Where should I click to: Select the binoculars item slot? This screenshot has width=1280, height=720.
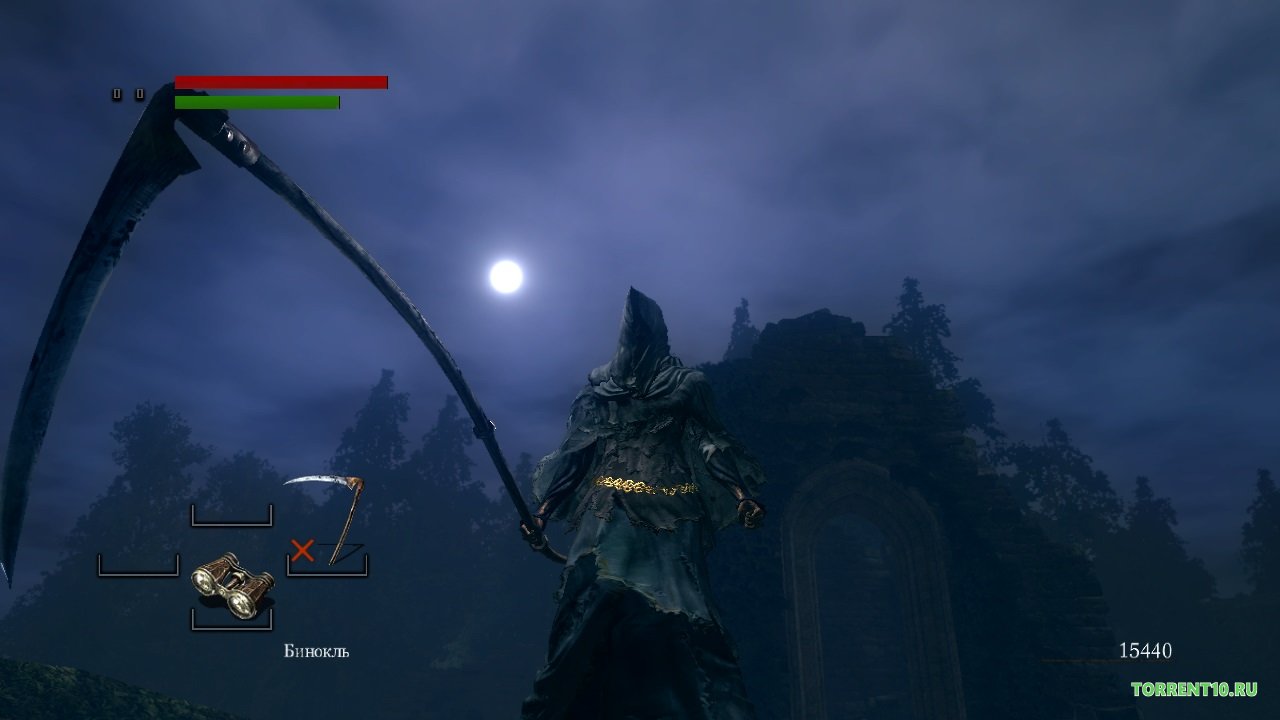coord(232,586)
